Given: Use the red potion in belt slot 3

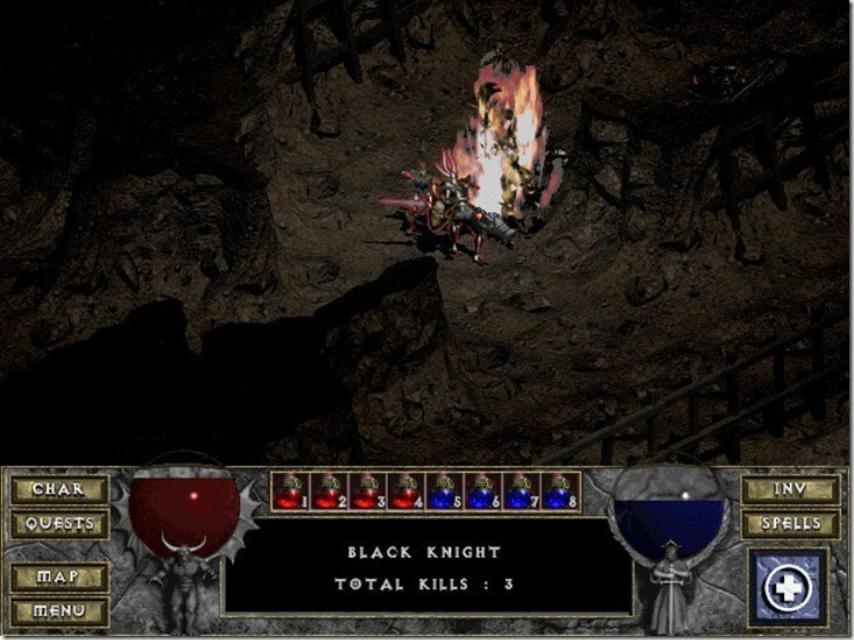Looking at the screenshot, I should pyautogui.click(x=367, y=492).
